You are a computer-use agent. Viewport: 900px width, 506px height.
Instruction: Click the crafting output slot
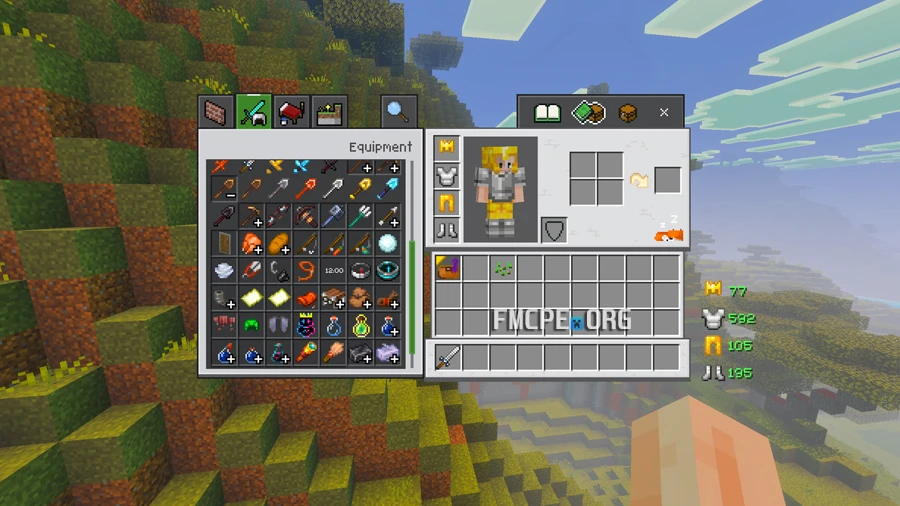point(667,180)
